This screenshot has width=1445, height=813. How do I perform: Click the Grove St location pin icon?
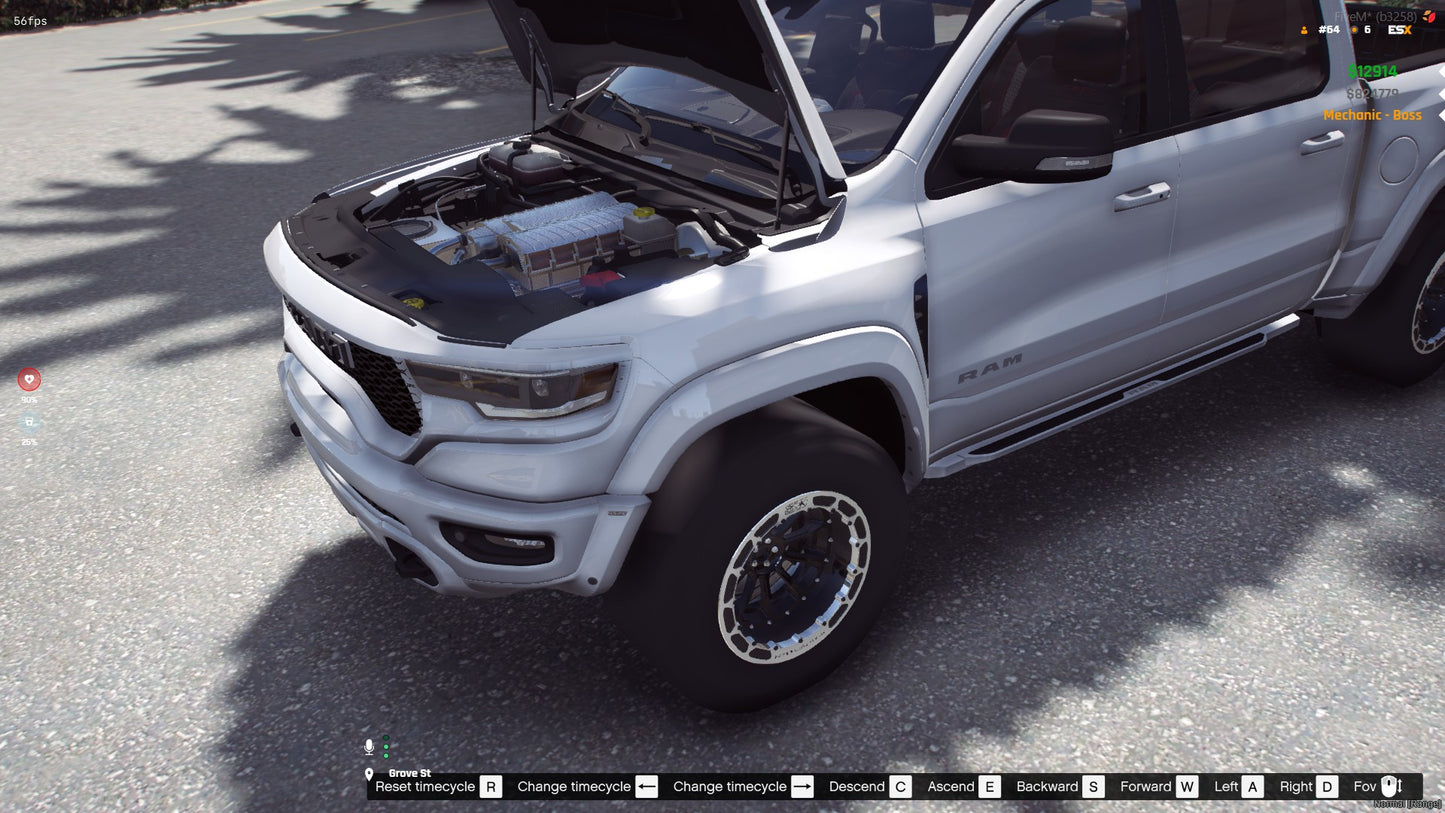click(372, 773)
